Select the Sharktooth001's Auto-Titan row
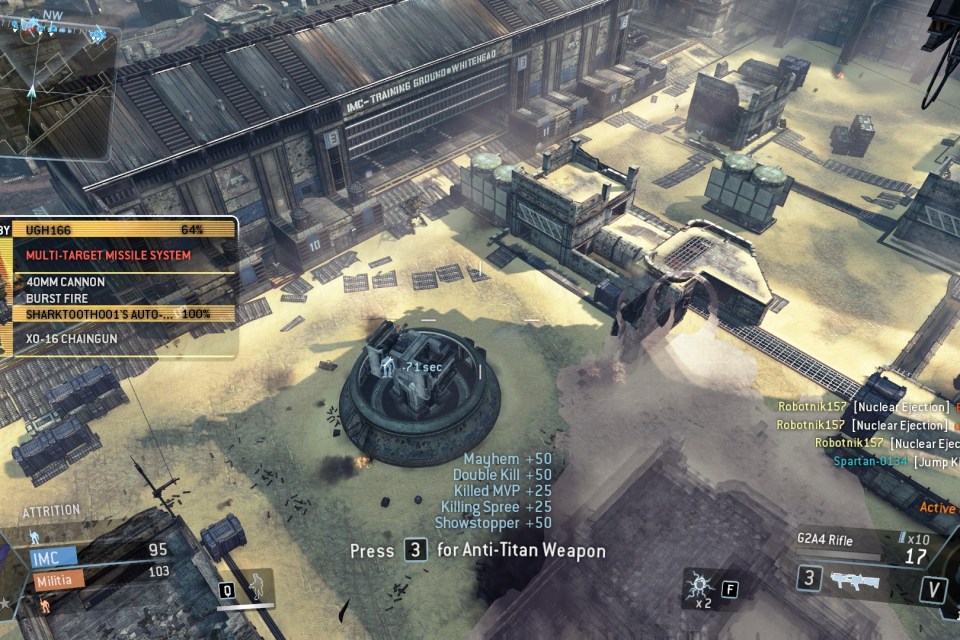The image size is (960, 640). (x=120, y=314)
